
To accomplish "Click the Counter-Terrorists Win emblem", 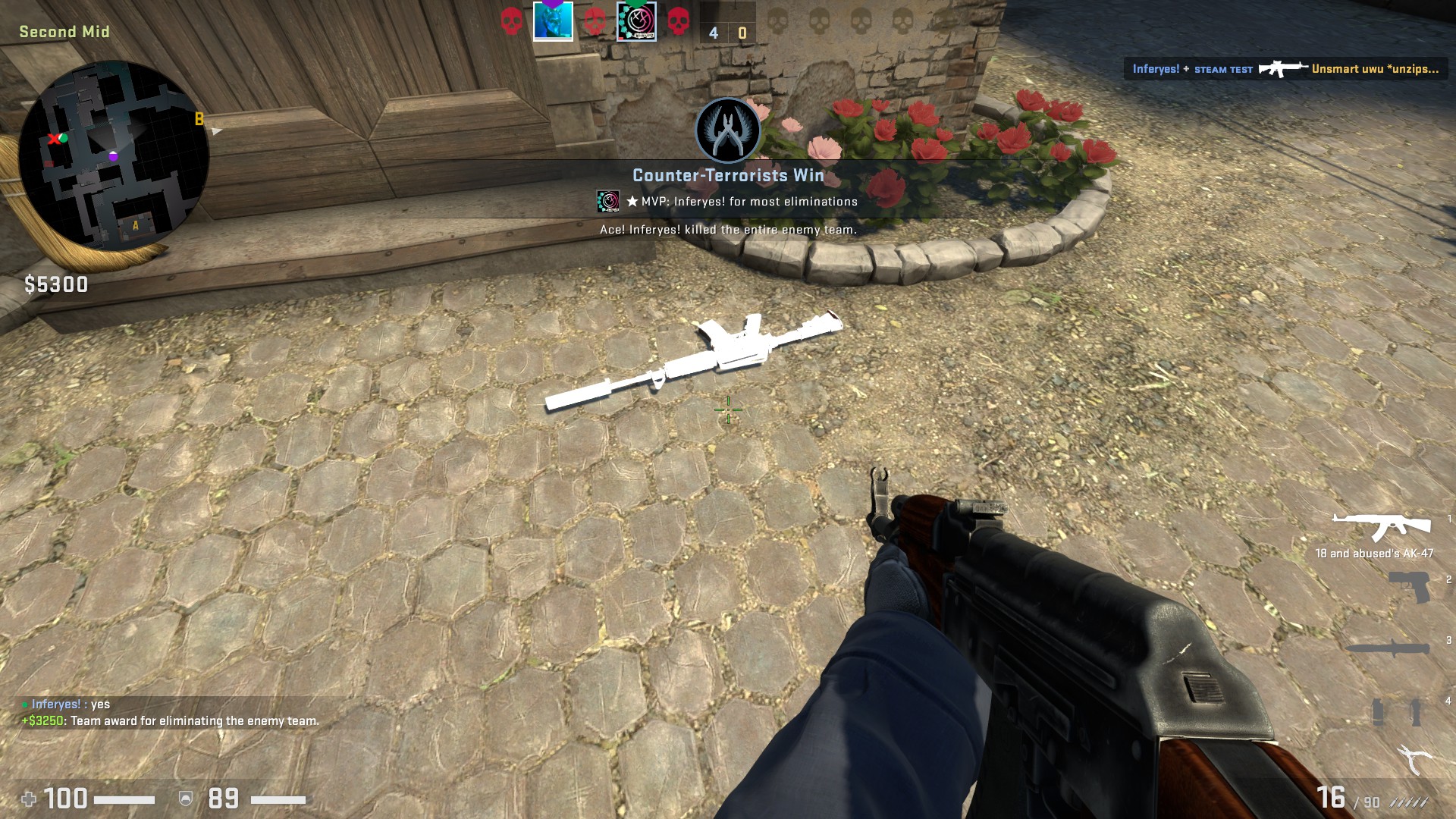I will (x=728, y=130).
